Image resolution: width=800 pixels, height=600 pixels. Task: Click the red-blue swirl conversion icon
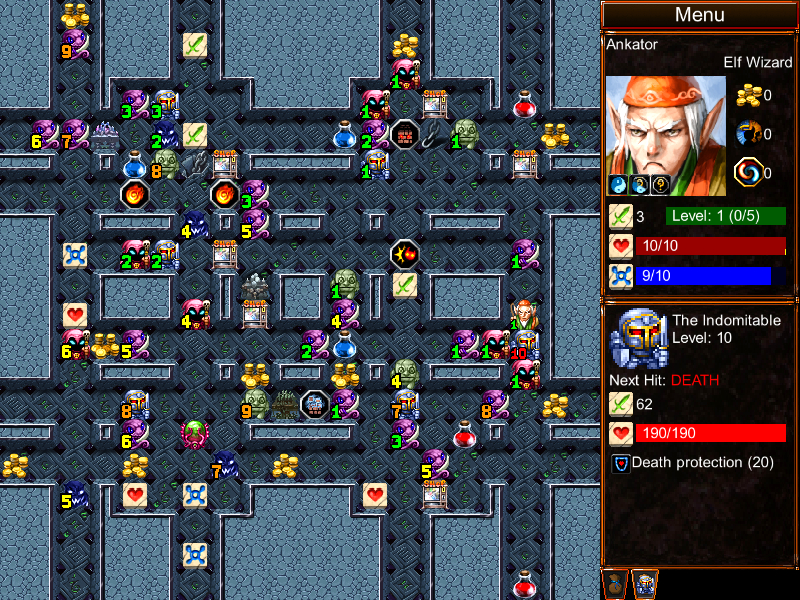[749, 172]
